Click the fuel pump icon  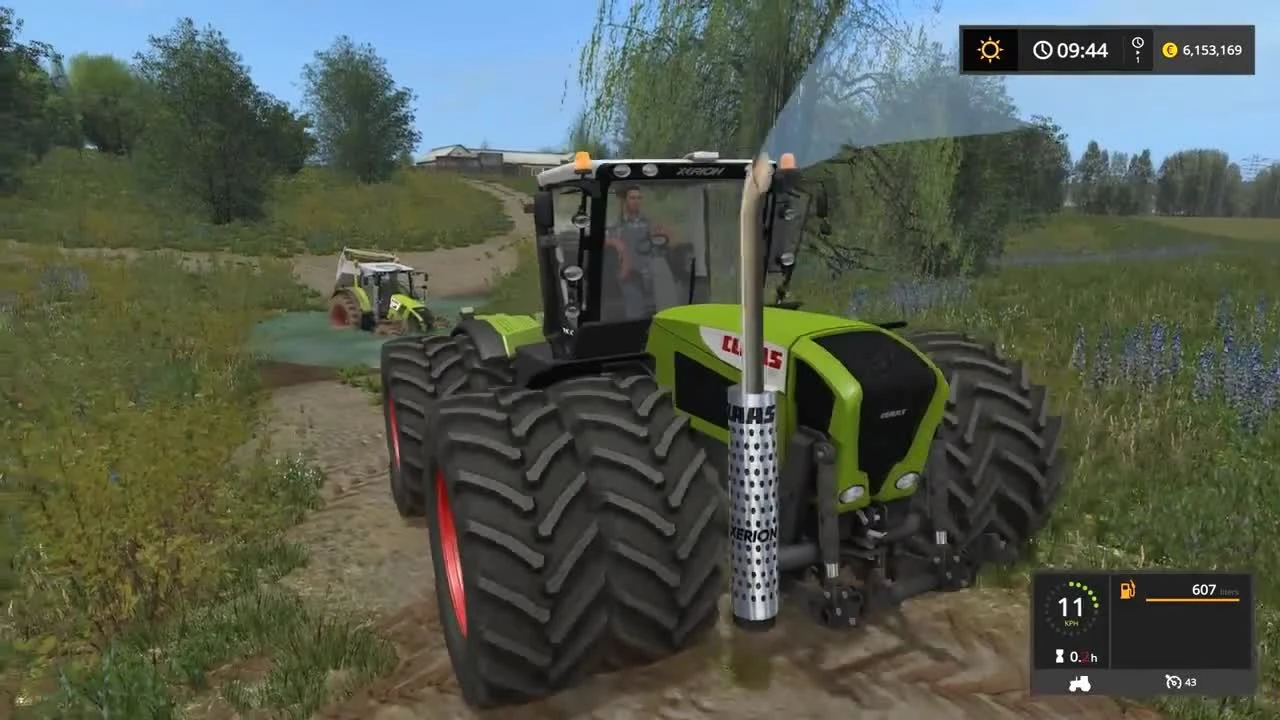pos(1127,590)
